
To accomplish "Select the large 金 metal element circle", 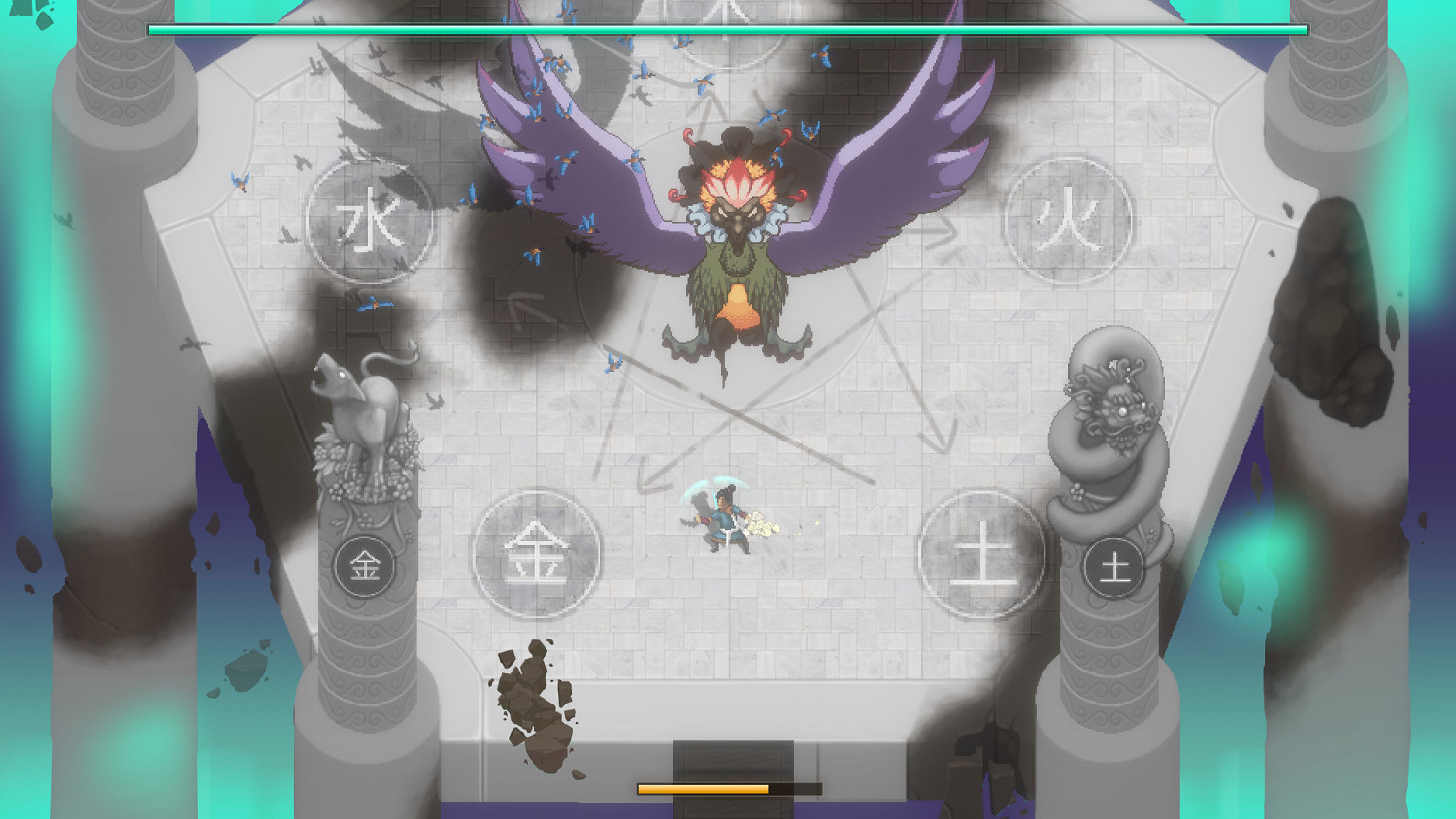I will (x=537, y=553).
